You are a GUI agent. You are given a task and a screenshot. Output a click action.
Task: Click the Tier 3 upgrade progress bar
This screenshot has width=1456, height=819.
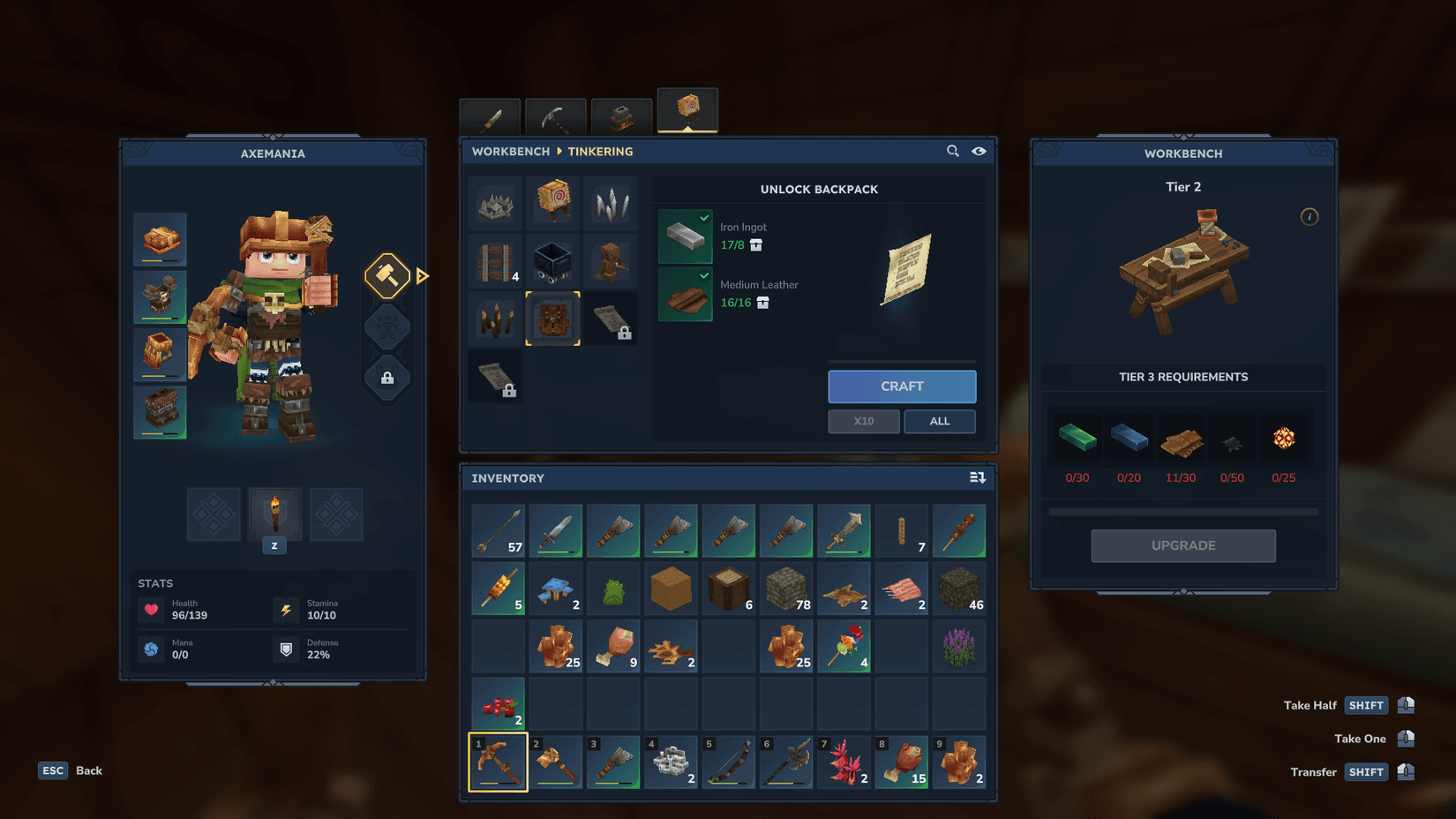point(1182,510)
